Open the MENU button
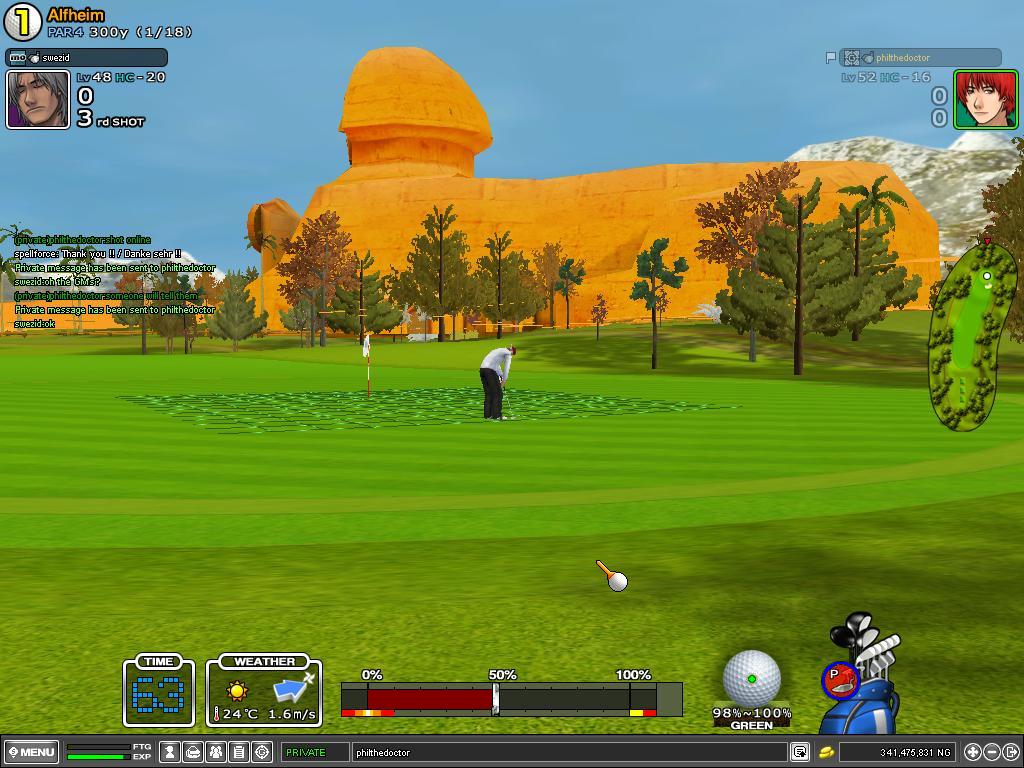The height and width of the screenshot is (768, 1024). pos(31,752)
